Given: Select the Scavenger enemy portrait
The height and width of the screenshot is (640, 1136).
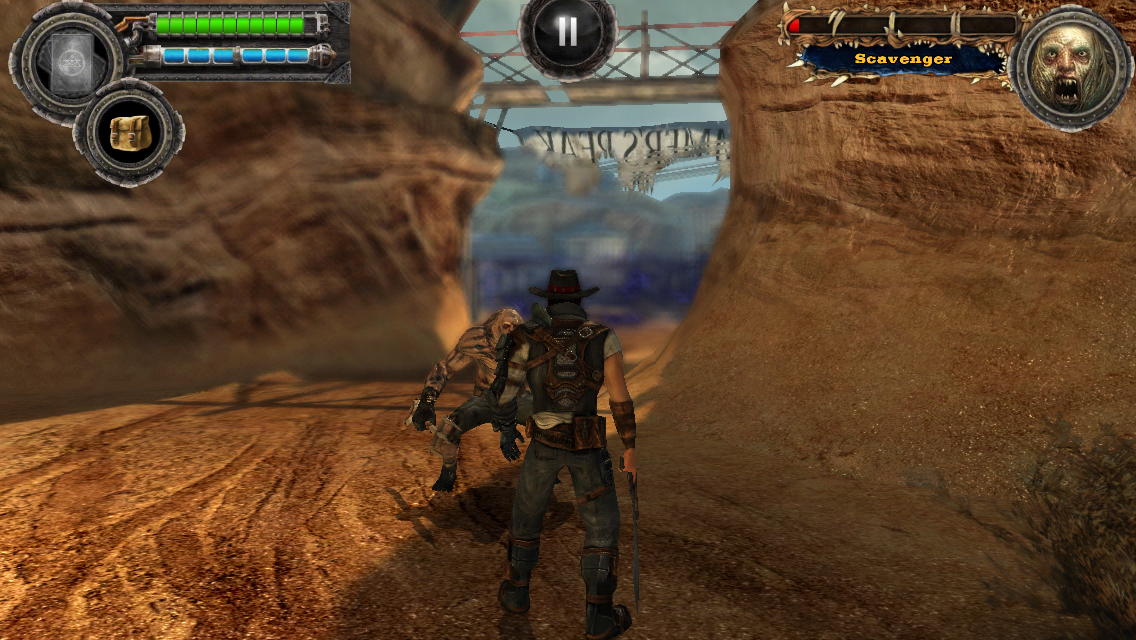Looking at the screenshot, I should 1071,66.
